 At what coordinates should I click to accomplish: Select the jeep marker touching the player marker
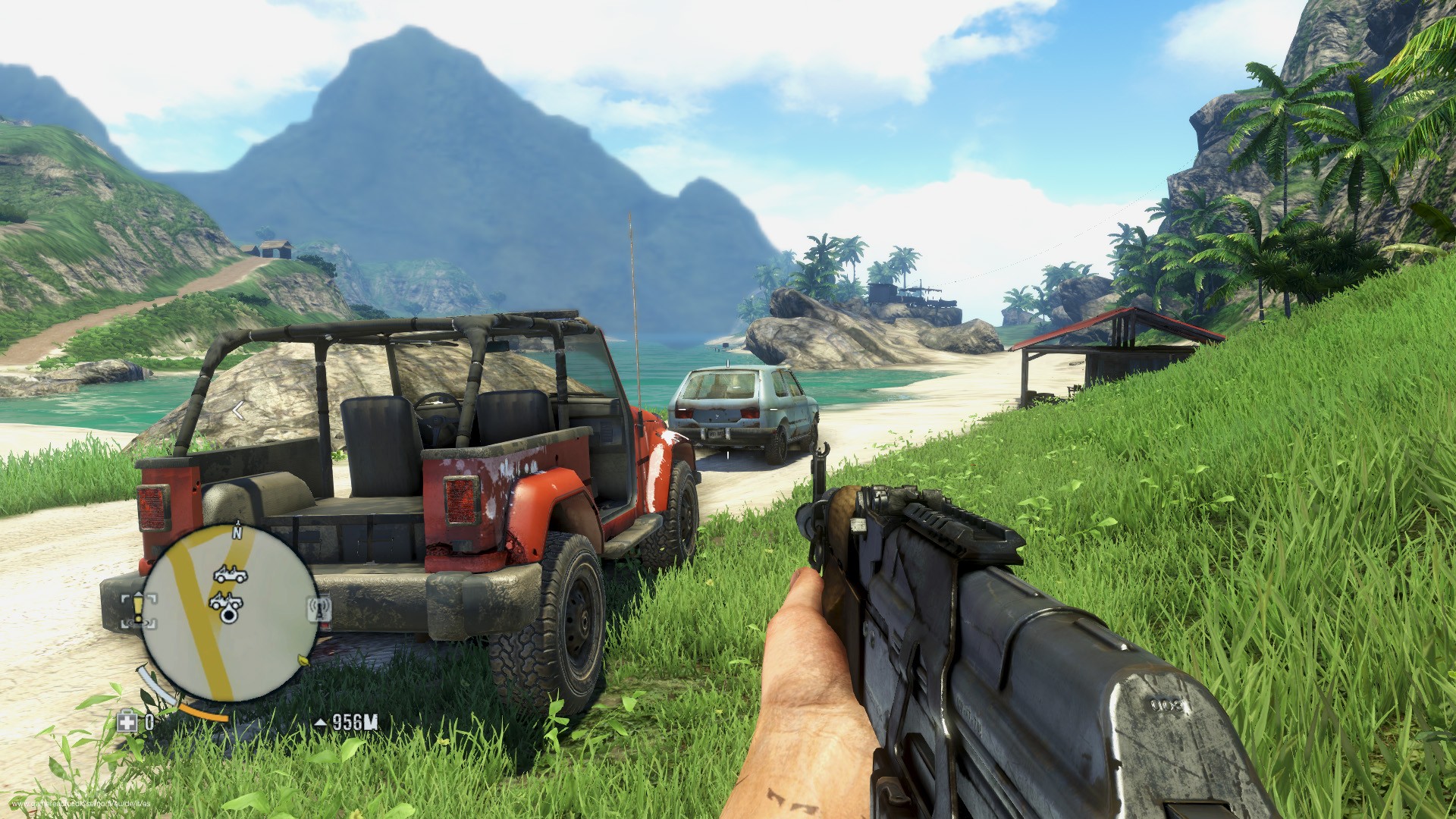pos(225,601)
